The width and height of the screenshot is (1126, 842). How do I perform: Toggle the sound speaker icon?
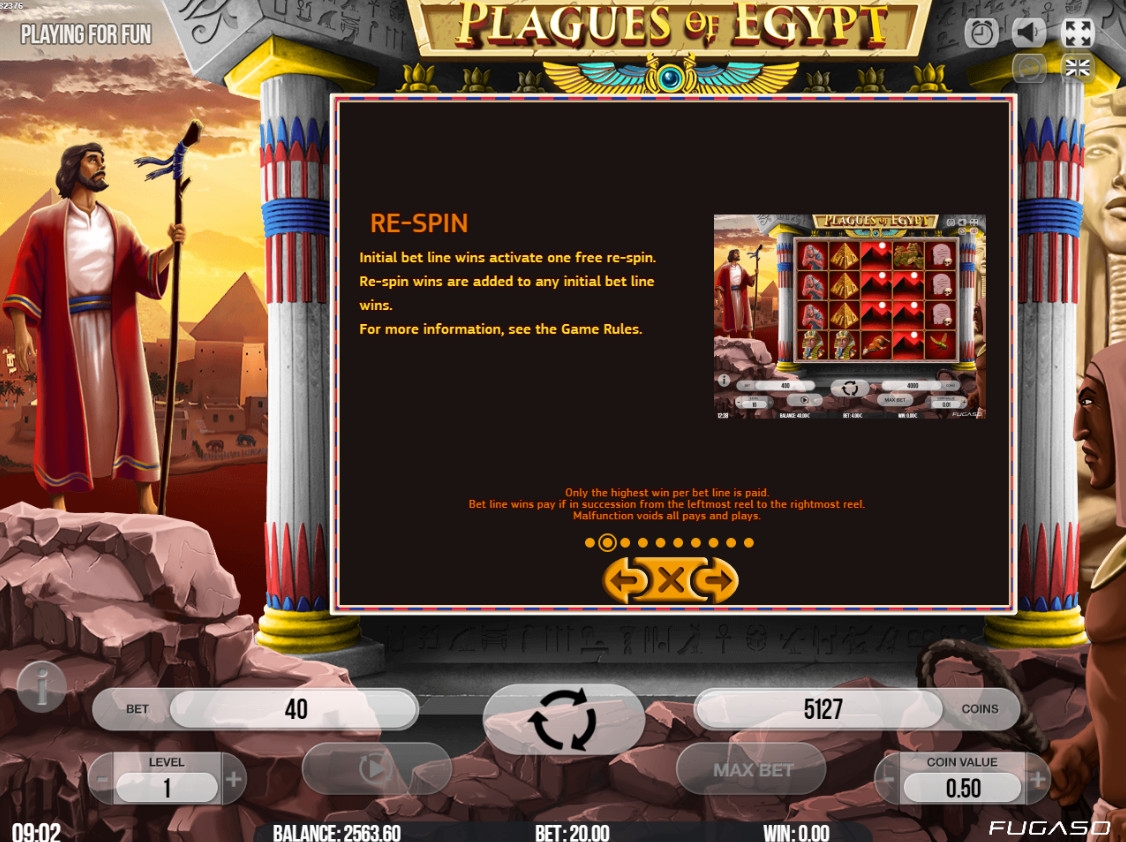[x=1029, y=33]
